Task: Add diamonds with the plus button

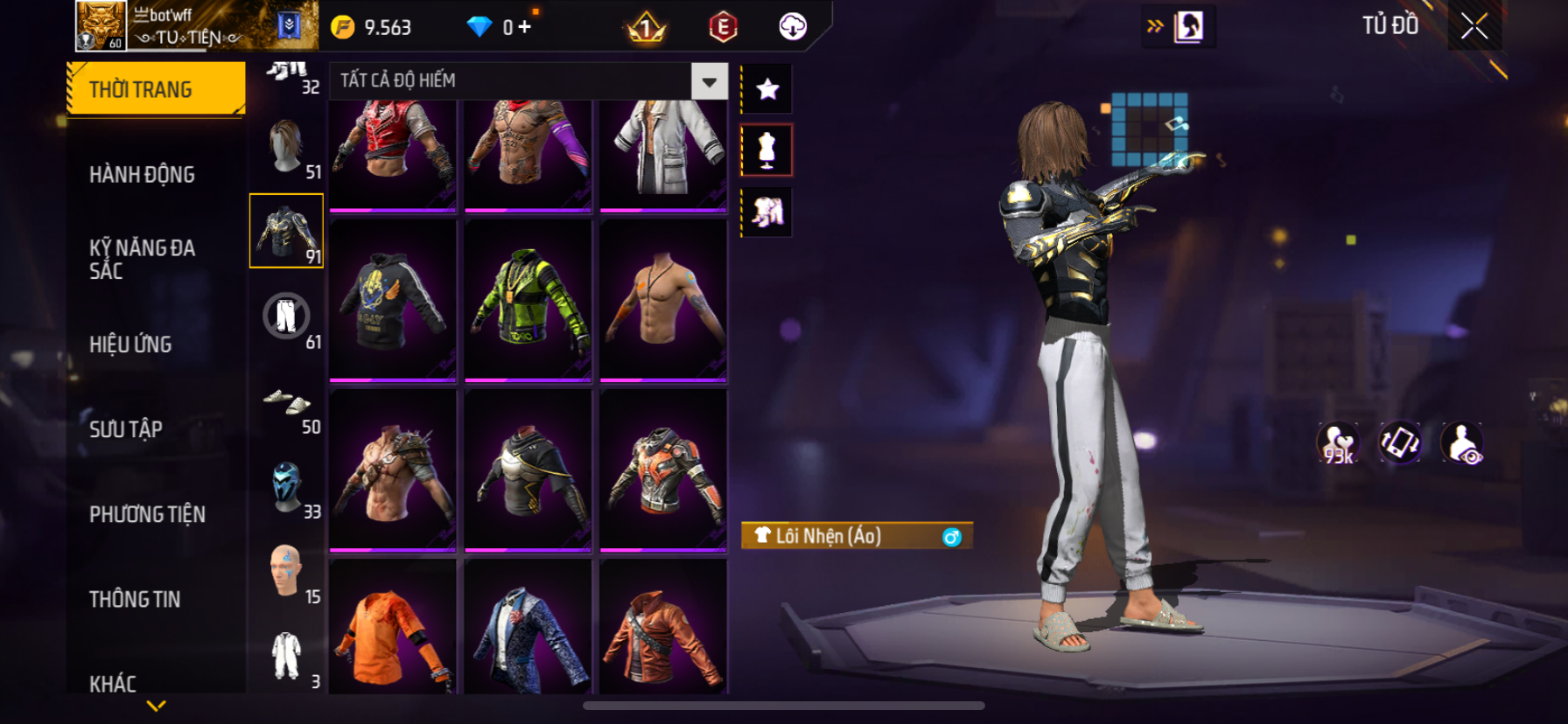Action: (524, 27)
